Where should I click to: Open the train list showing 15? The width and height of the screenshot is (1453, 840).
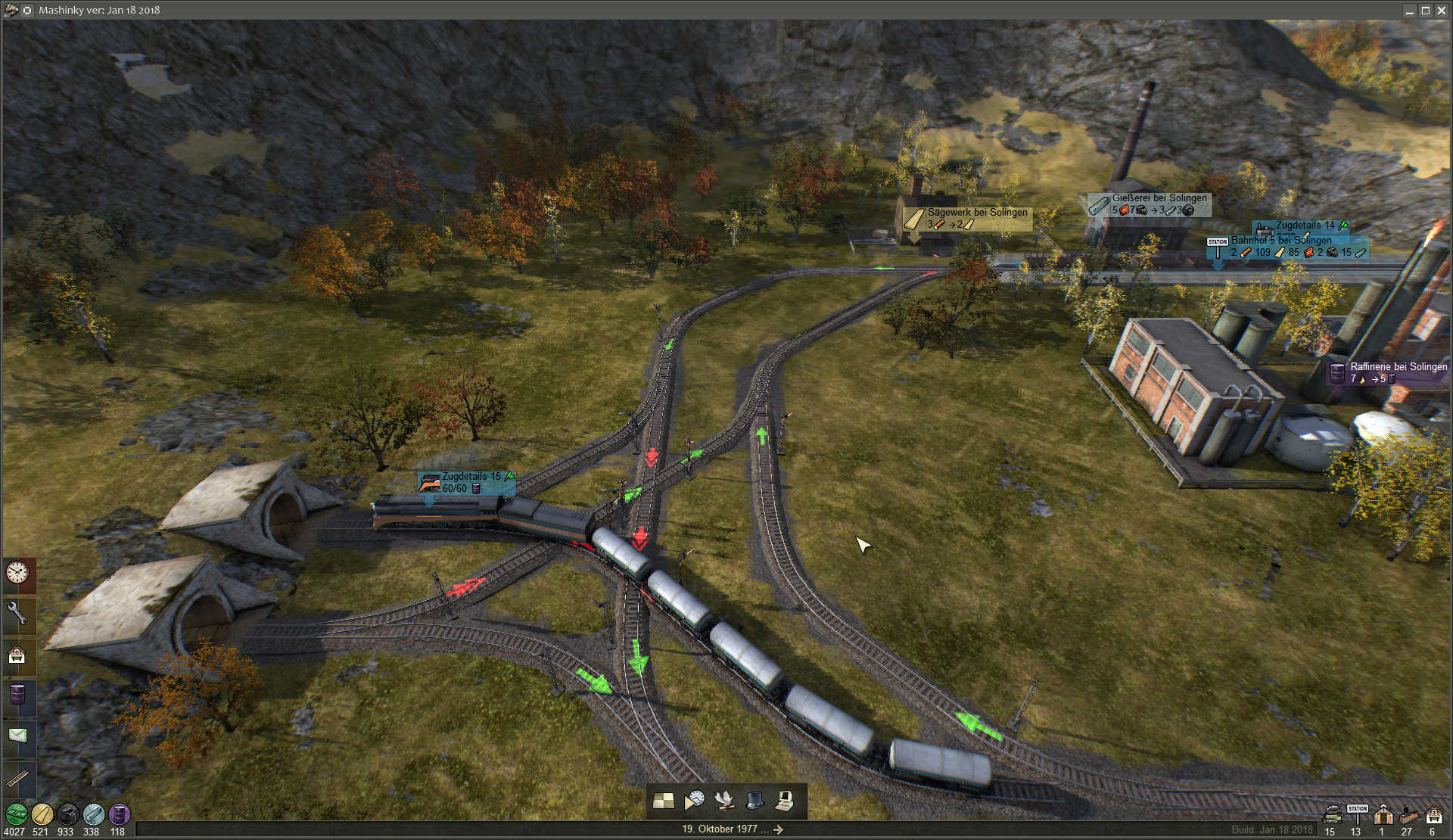pos(1332,815)
